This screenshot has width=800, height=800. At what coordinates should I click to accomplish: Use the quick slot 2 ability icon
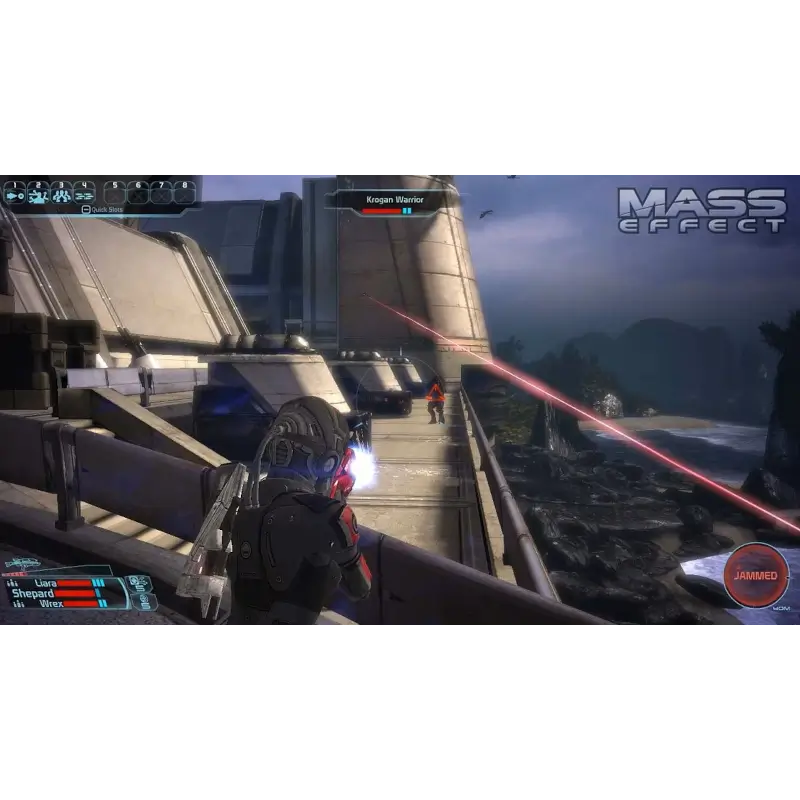pyautogui.click(x=38, y=193)
